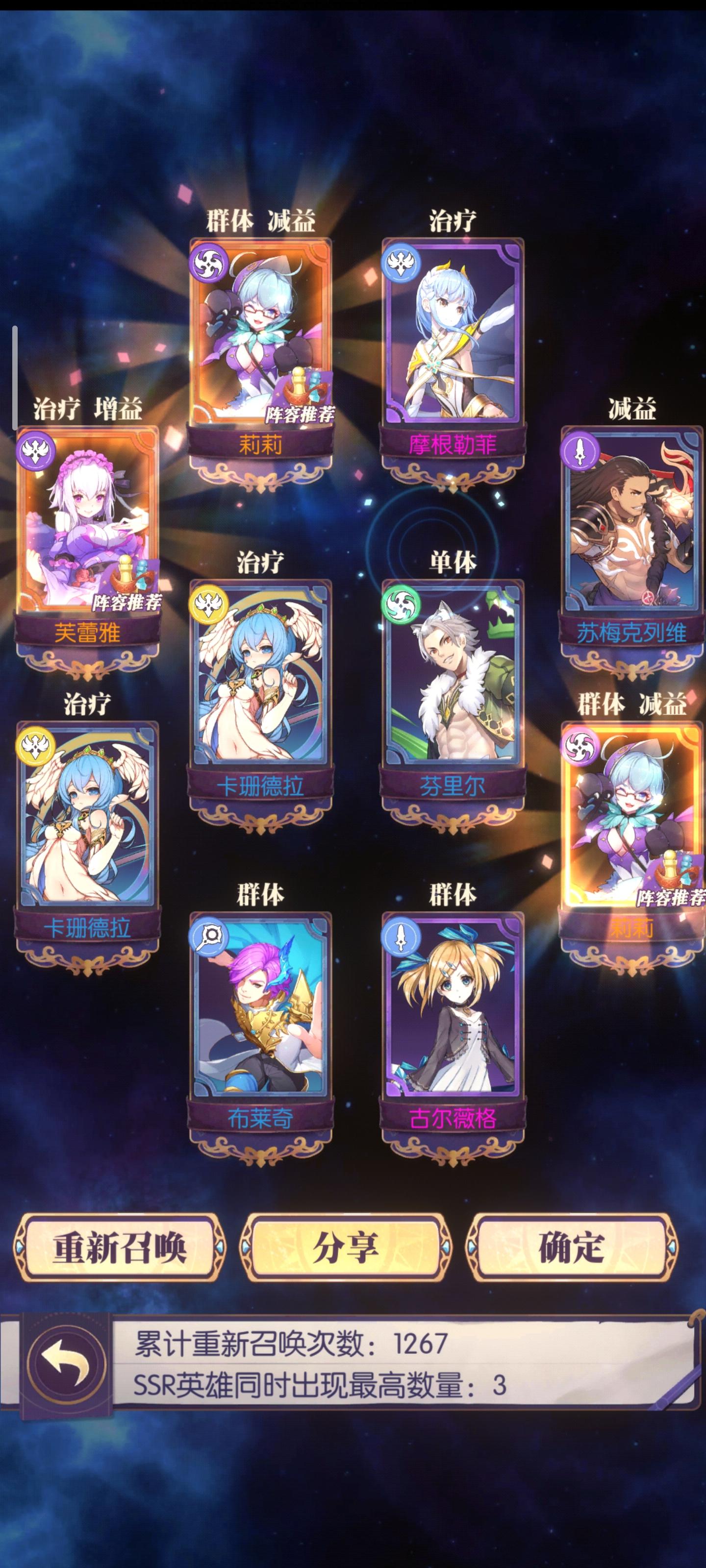Click the green spiral emblem on 芬里尔's card

402,606
